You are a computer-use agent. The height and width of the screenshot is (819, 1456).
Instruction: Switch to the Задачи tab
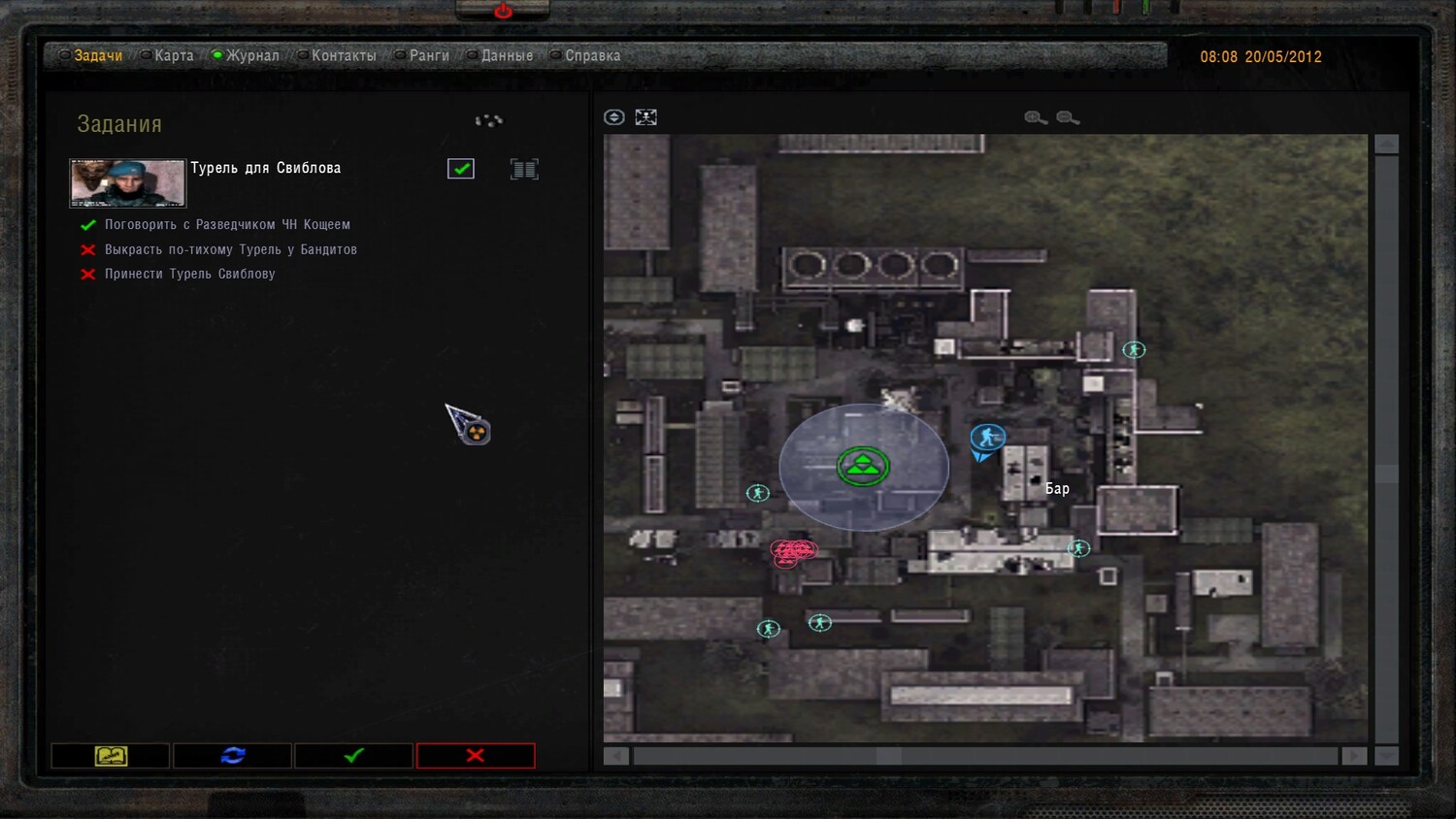[x=97, y=56]
